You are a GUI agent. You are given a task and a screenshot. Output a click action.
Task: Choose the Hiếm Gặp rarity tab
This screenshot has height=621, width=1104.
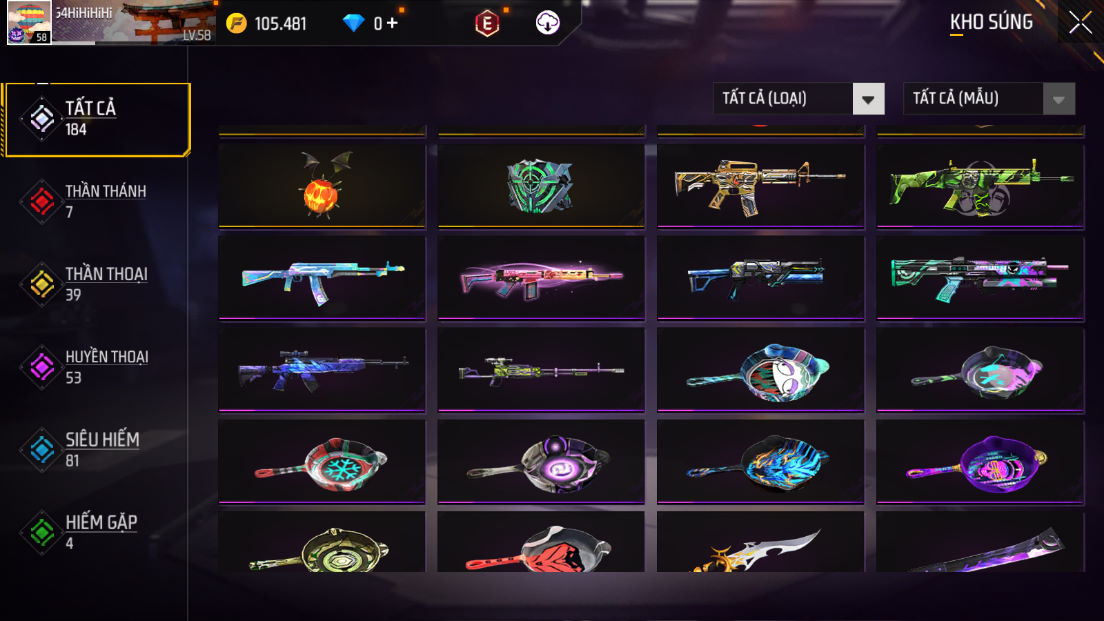97,532
